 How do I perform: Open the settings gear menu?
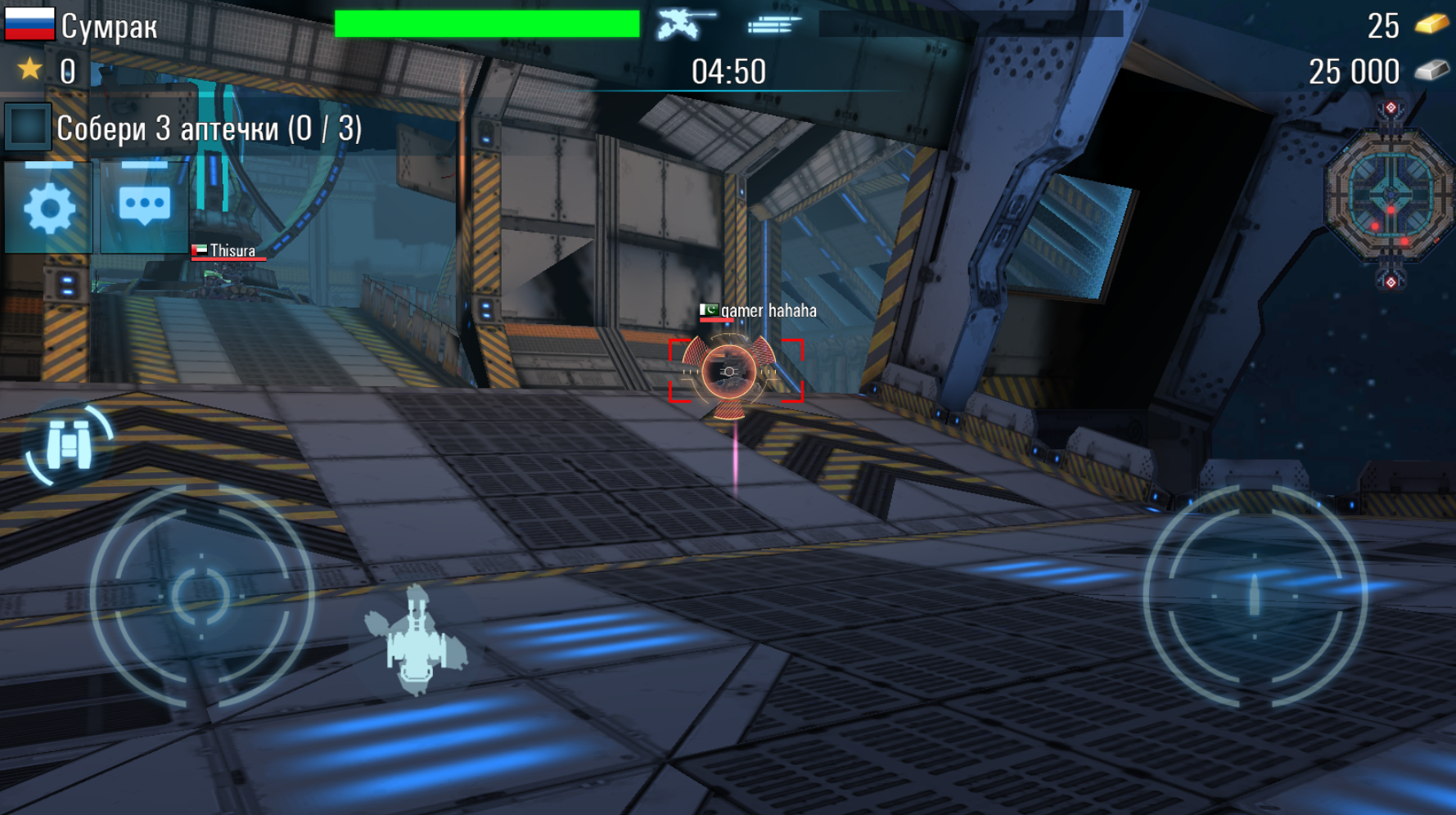[x=49, y=207]
